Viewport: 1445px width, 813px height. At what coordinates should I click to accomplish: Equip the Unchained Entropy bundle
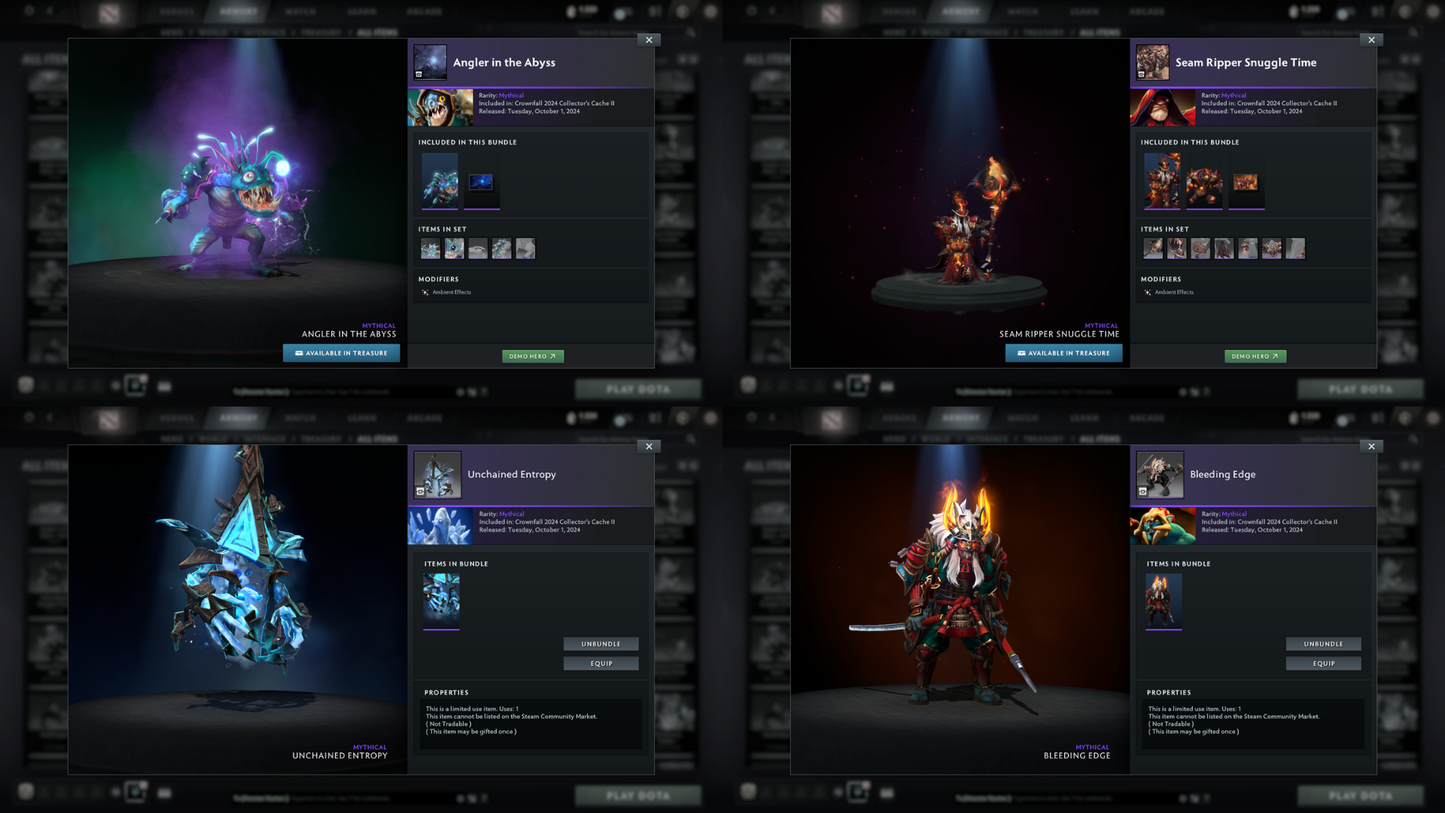[600, 663]
